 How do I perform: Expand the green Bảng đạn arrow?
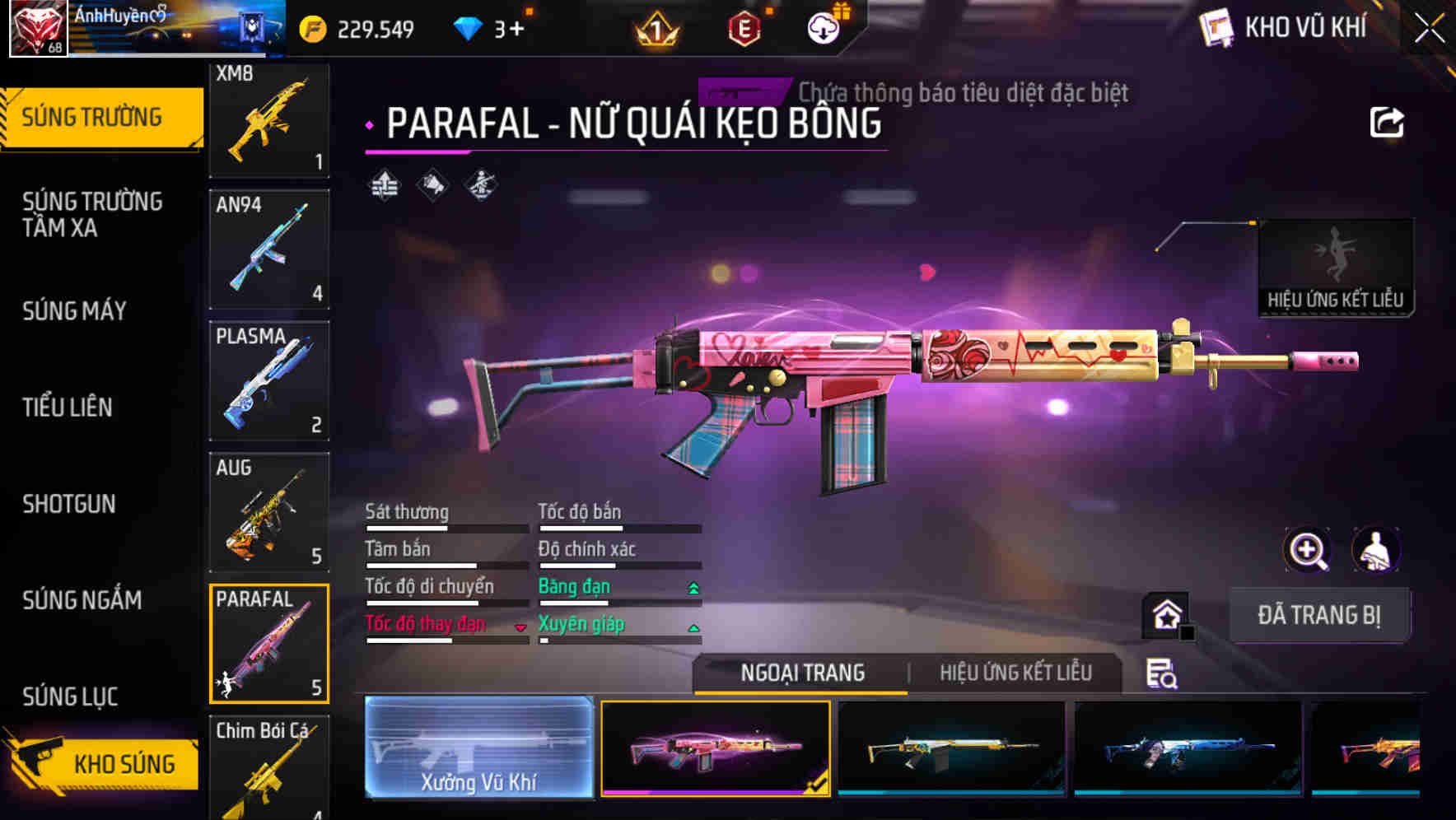(693, 589)
